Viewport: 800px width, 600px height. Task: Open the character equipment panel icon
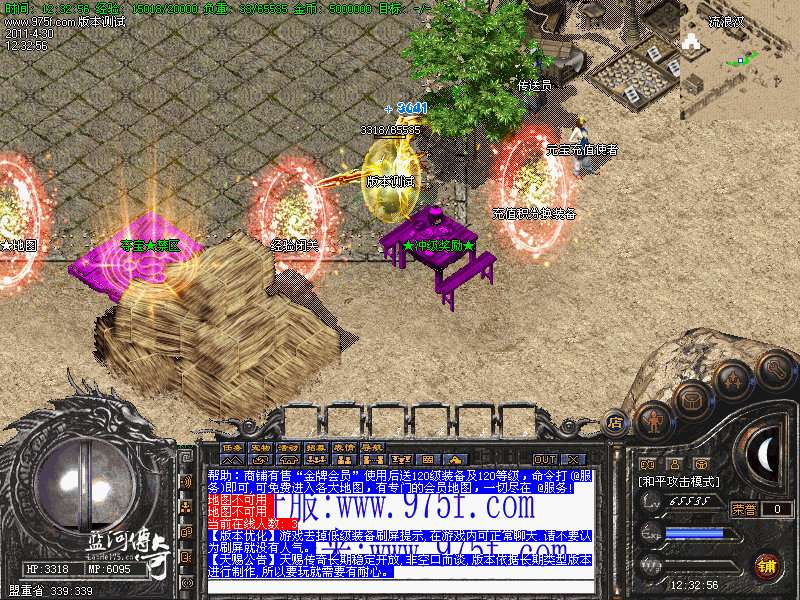(653, 420)
